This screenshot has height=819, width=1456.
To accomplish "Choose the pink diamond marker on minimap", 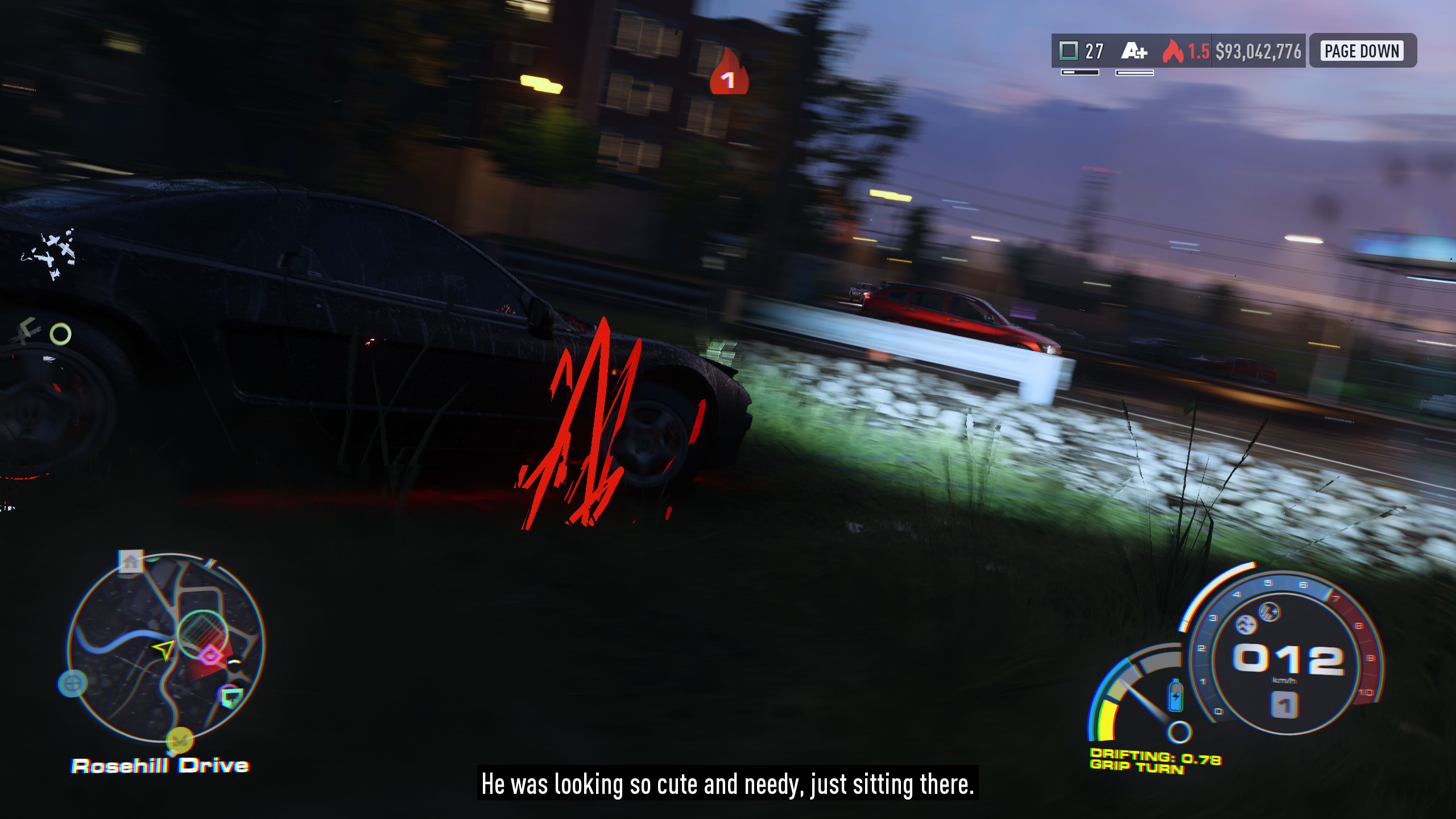I will point(211,656).
